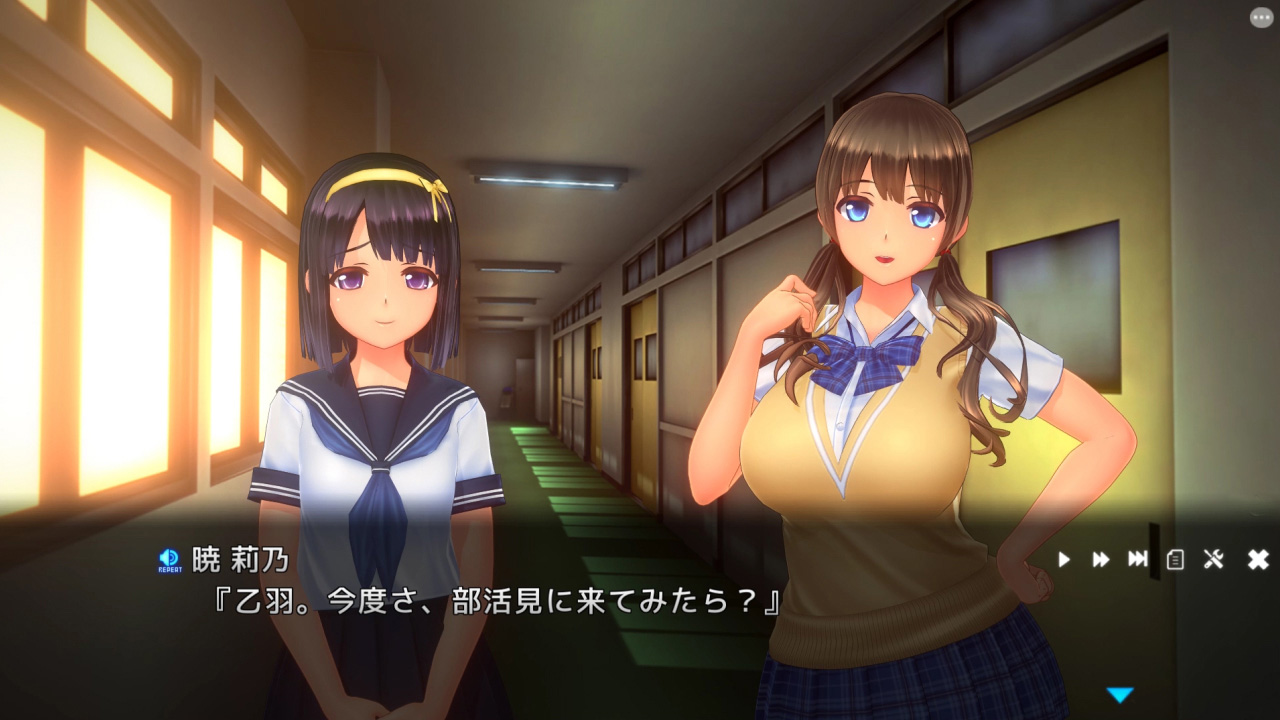Skip to next scene with the skip-to-end button
The image size is (1280, 720).
point(1137,559)
